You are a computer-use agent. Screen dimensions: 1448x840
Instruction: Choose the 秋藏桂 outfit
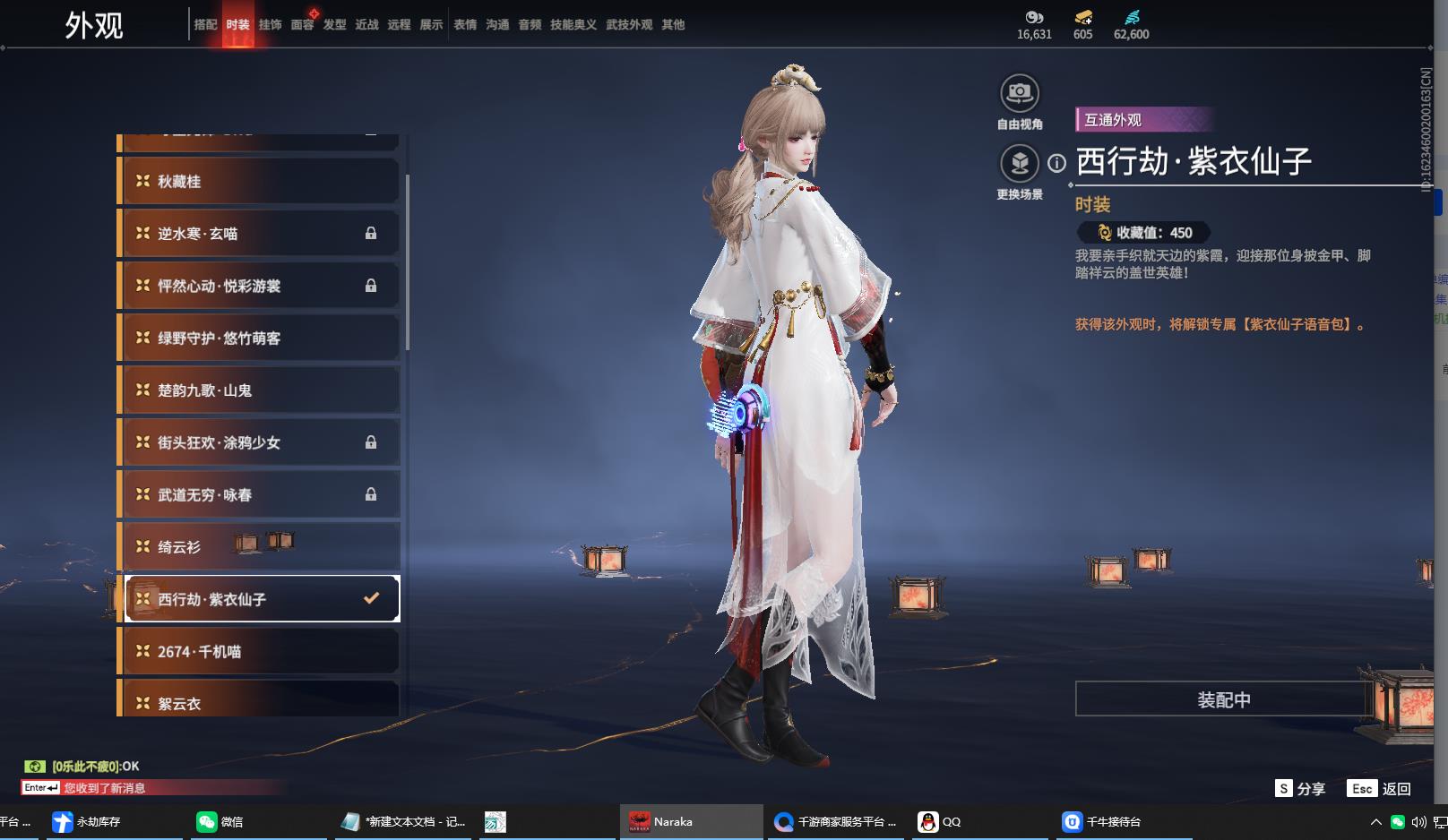click(x=259, y=182)
